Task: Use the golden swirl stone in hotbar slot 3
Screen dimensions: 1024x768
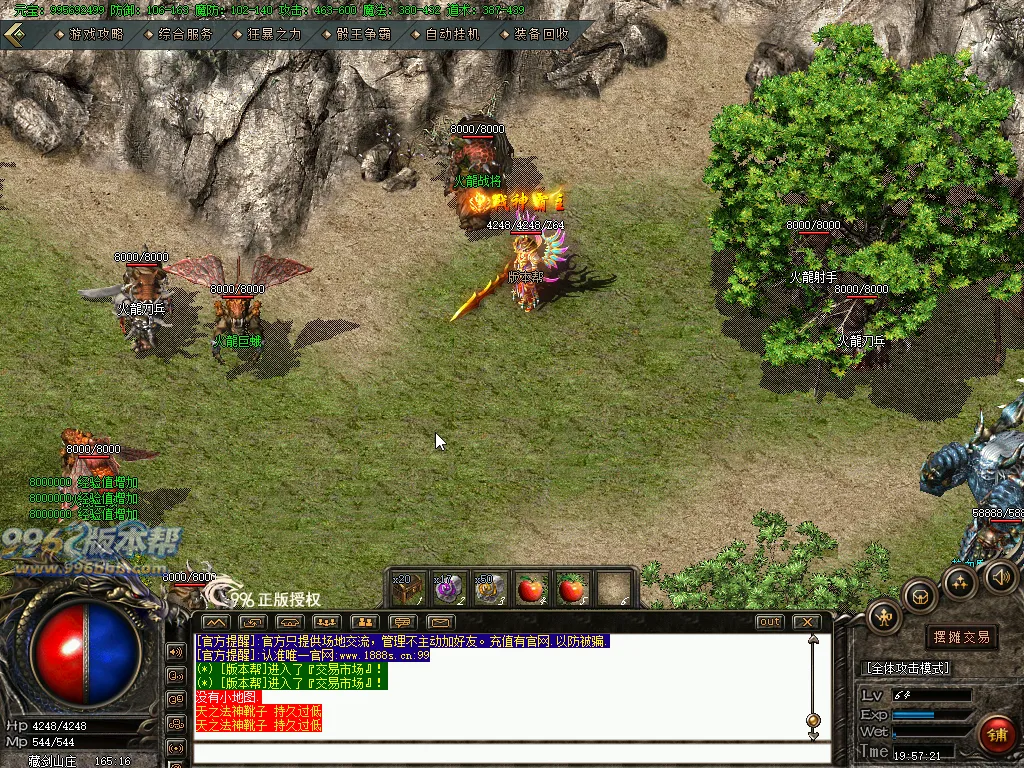Action: pos(488,589)
